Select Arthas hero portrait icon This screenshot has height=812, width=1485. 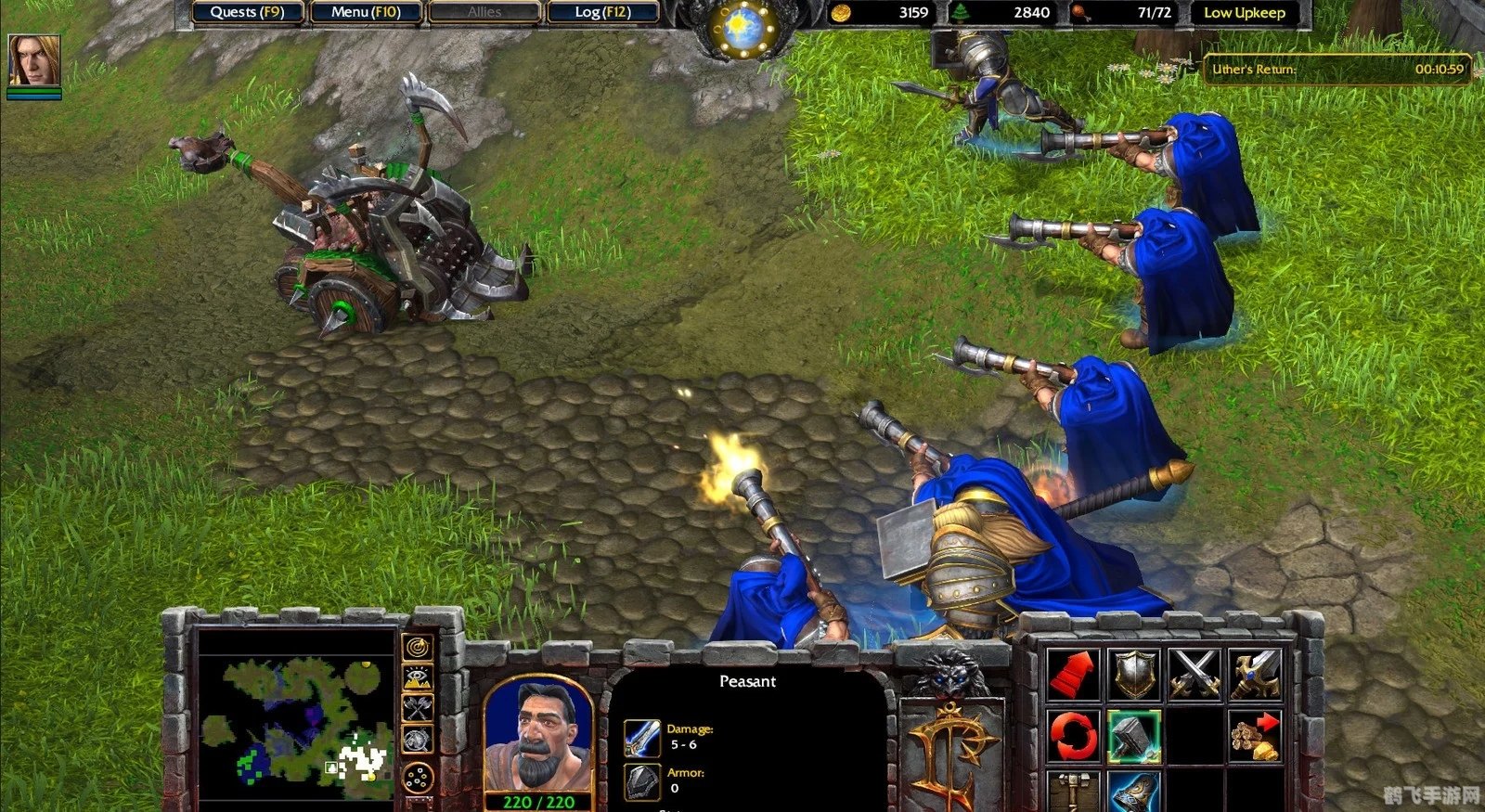point(34,60)
